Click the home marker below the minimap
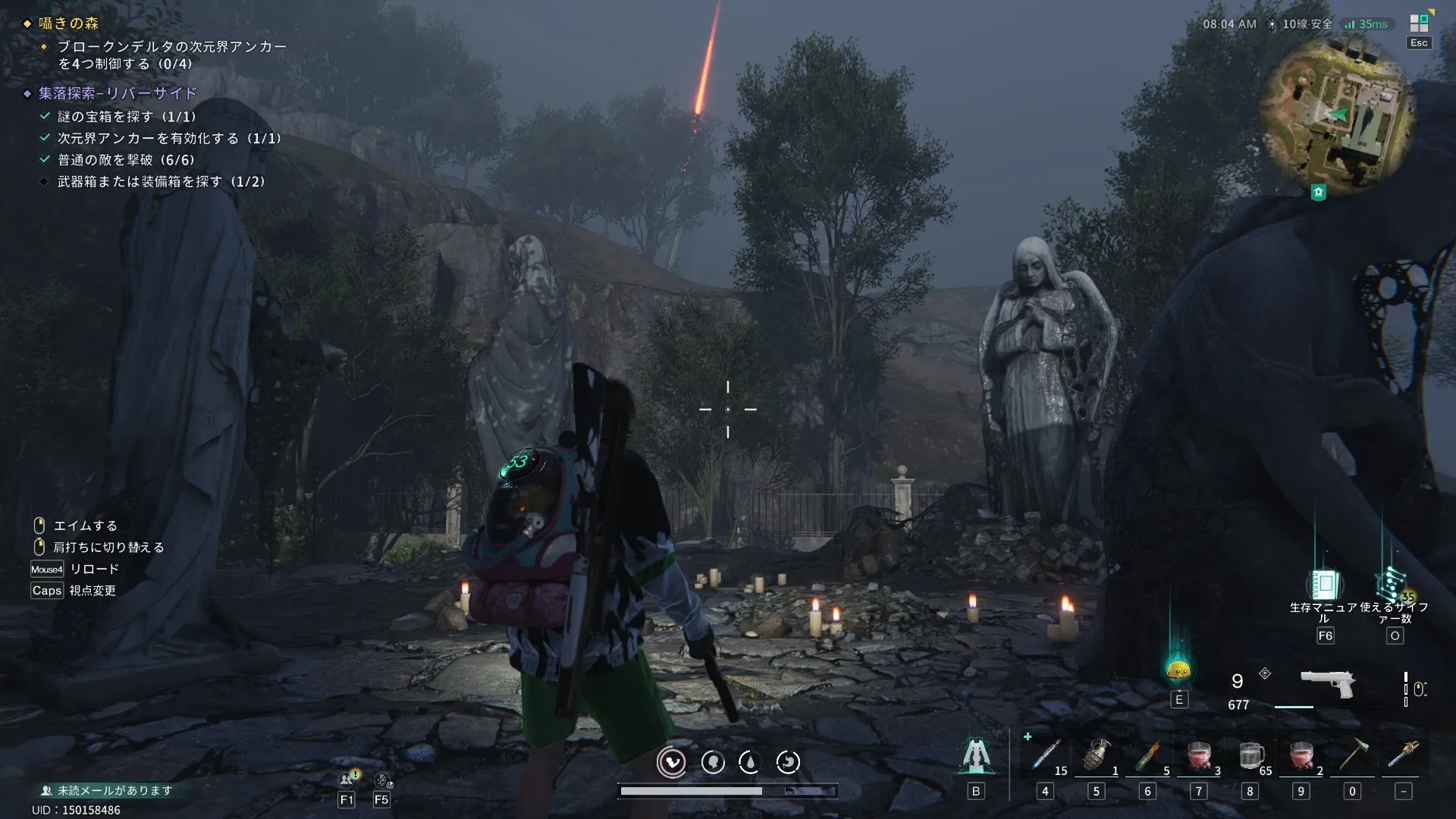Viewport: 1456px width, 819px height. click(x=1318, y=193)
